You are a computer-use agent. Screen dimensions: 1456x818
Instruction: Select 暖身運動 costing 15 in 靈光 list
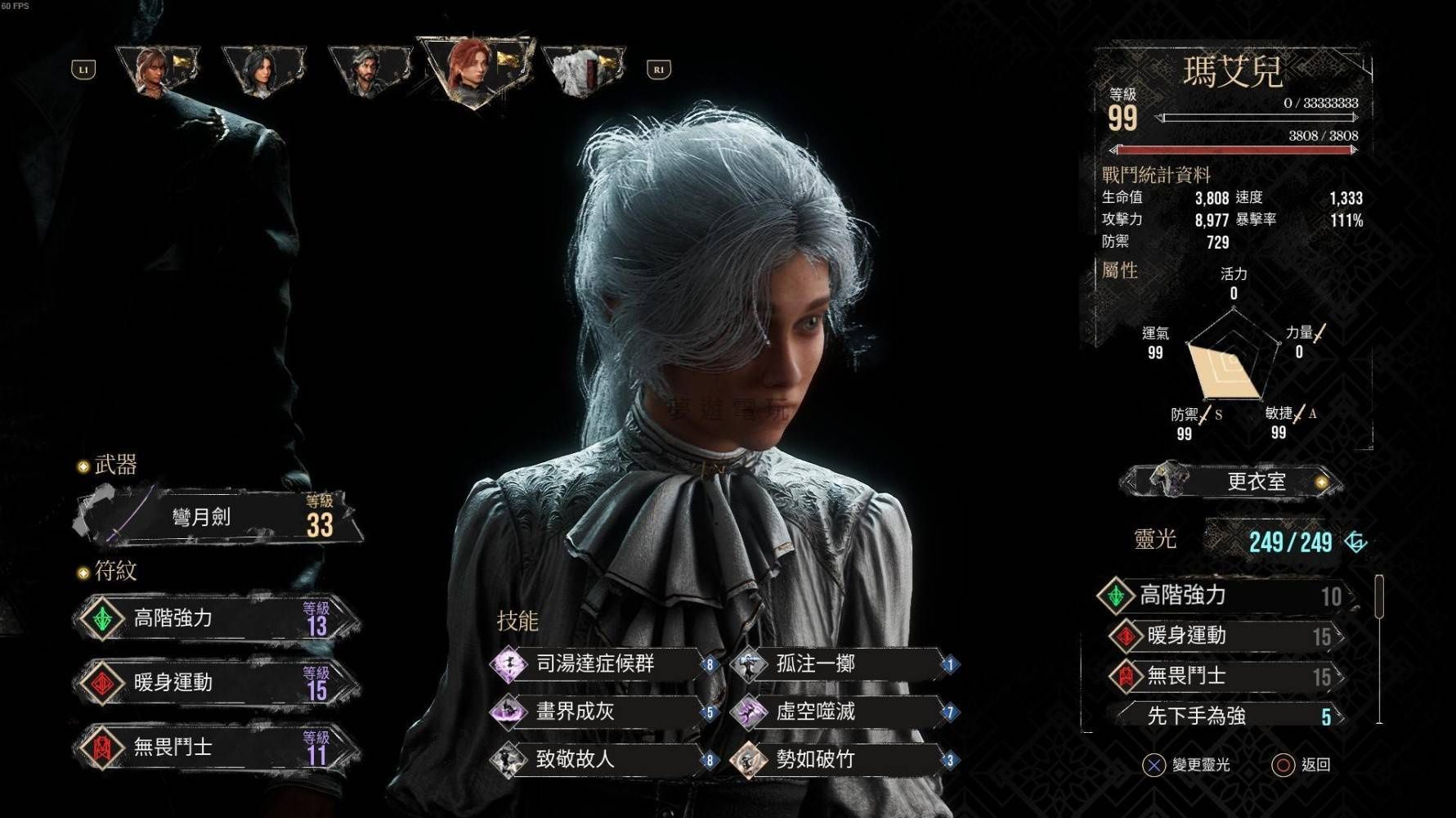[1226, 636]
